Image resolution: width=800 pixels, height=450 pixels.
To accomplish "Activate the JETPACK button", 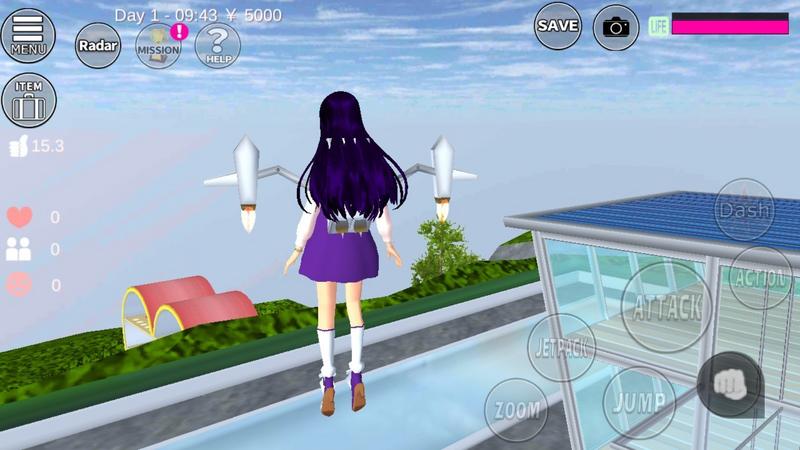I will [x=561, y=347].
